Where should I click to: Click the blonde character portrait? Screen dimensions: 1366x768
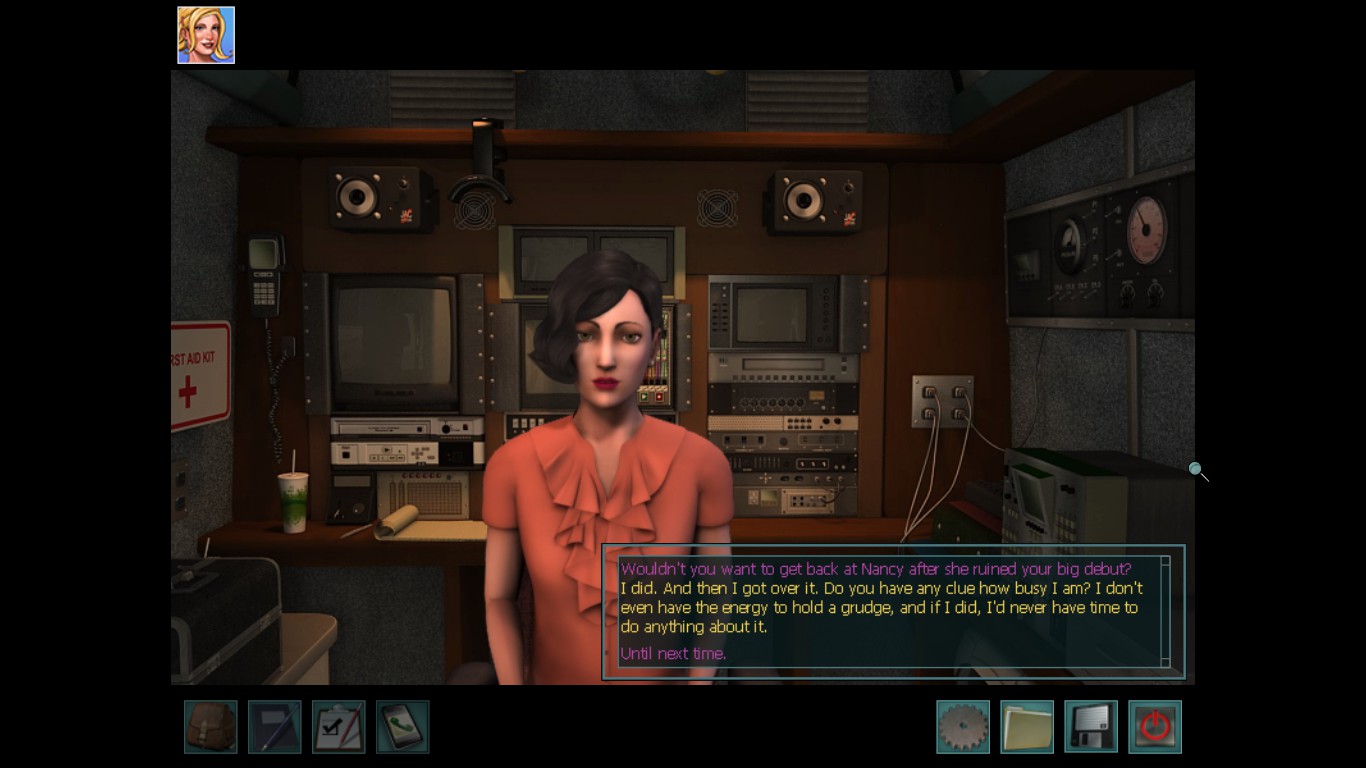coord(206,35)
